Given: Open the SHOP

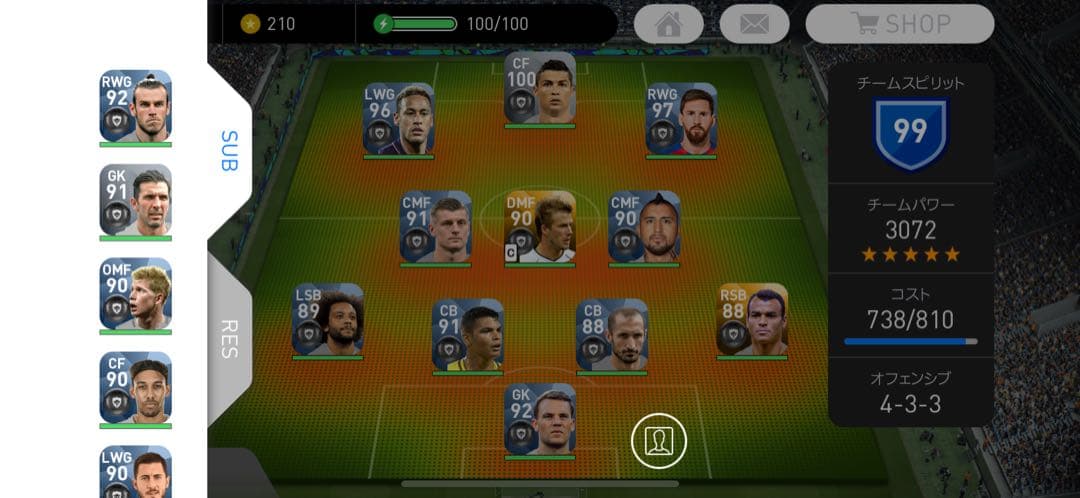Looking at the screenshot, I should (899, 24).
